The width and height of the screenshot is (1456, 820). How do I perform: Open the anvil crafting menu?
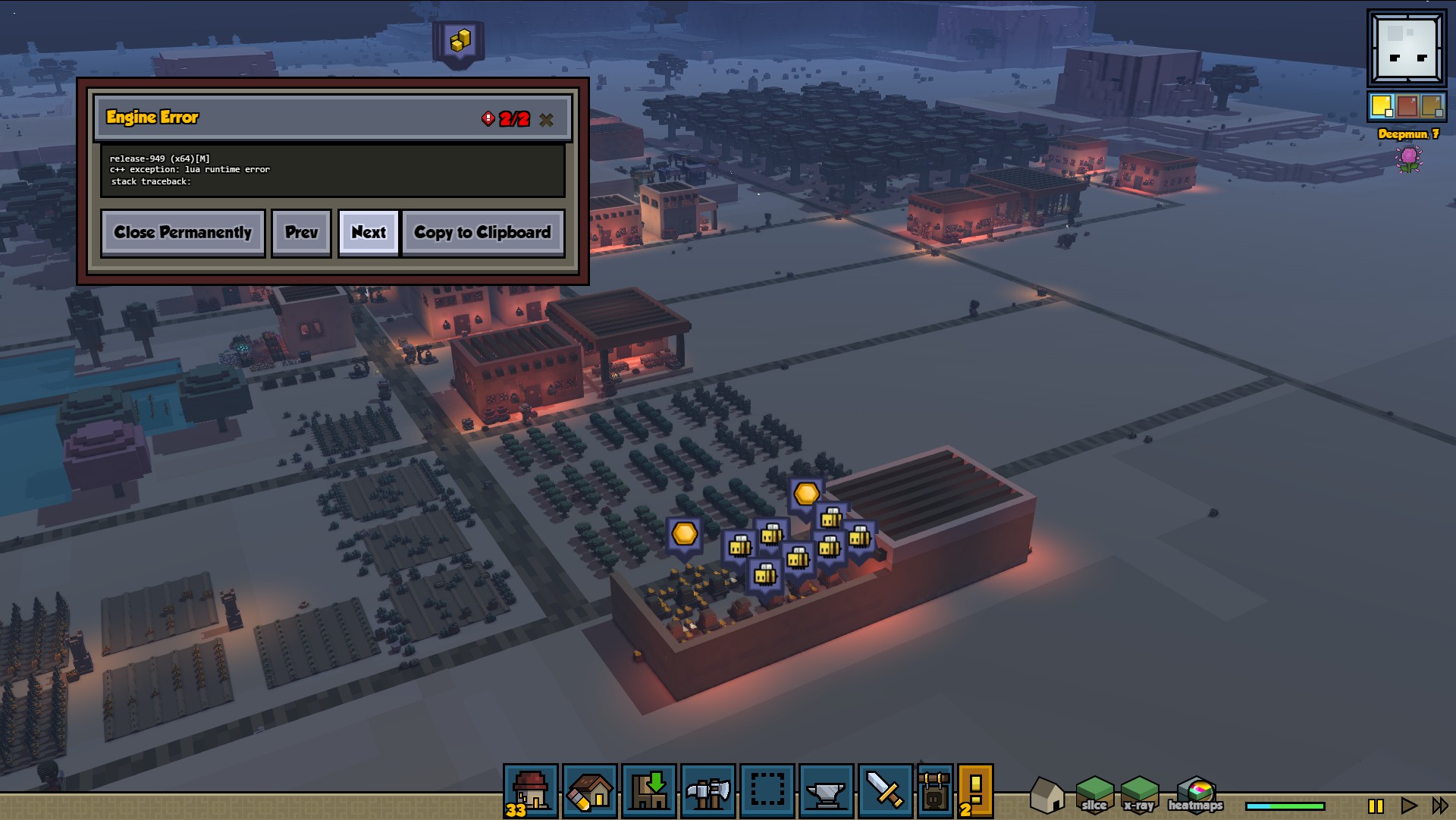827,791
